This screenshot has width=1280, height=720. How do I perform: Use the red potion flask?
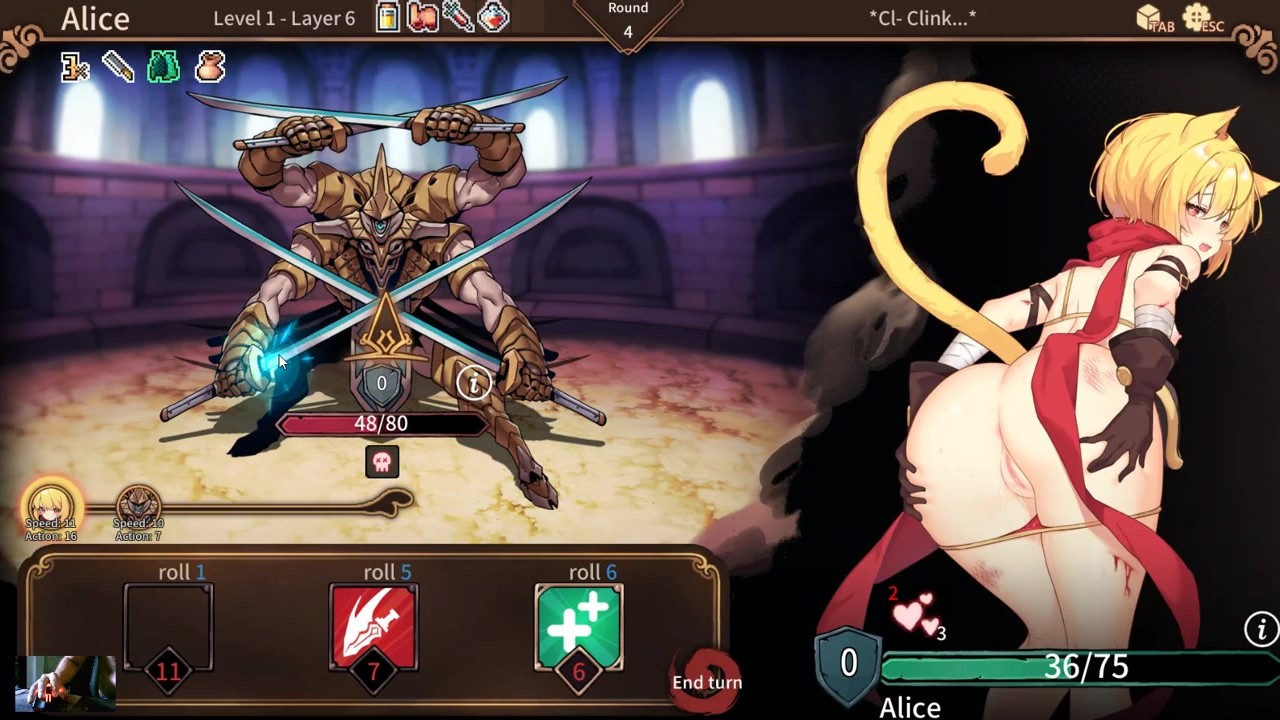pyautogui.click(x=493, y=17)
